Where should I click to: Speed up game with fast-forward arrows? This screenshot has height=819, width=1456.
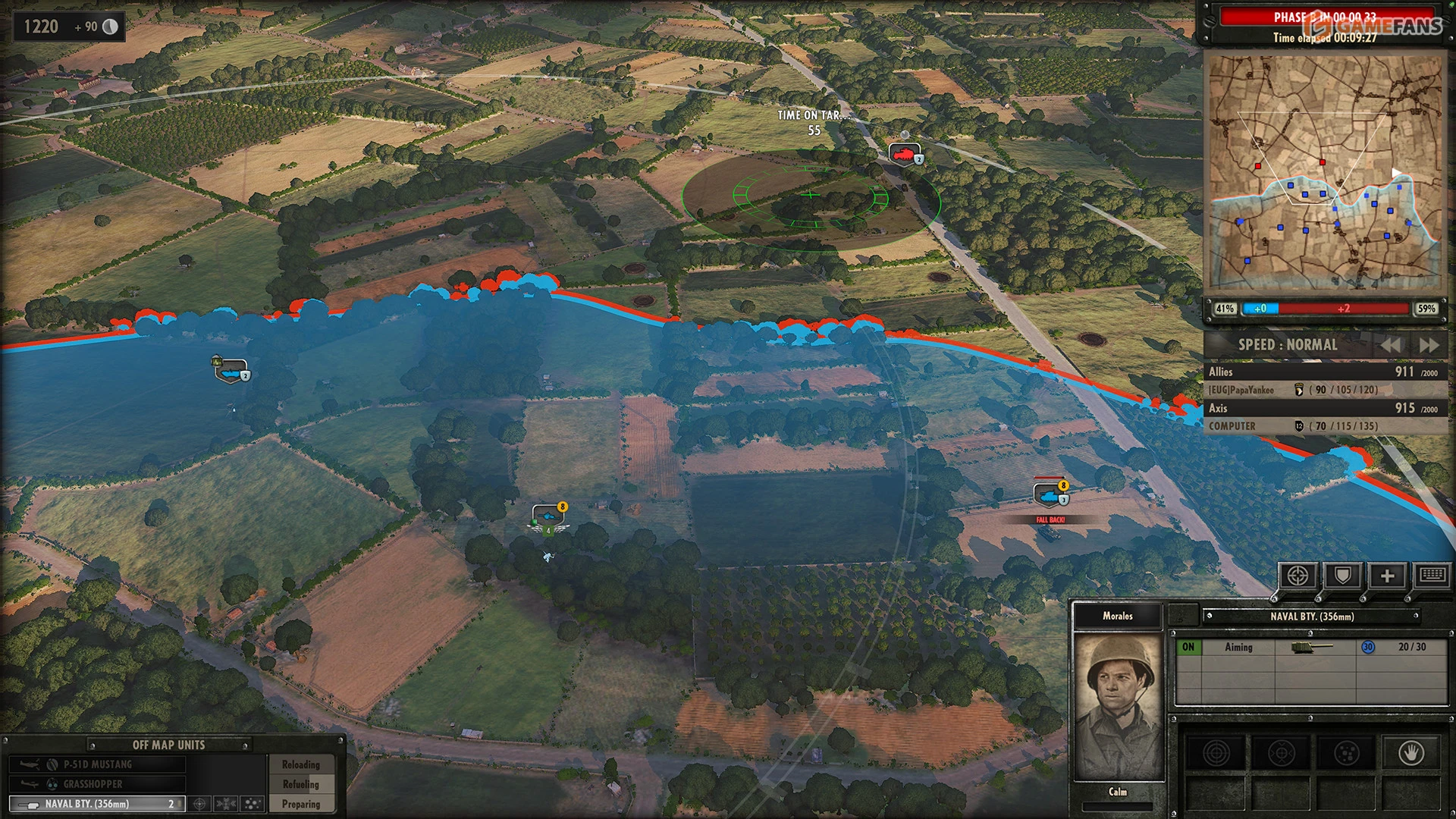[x=1429, y=345]
